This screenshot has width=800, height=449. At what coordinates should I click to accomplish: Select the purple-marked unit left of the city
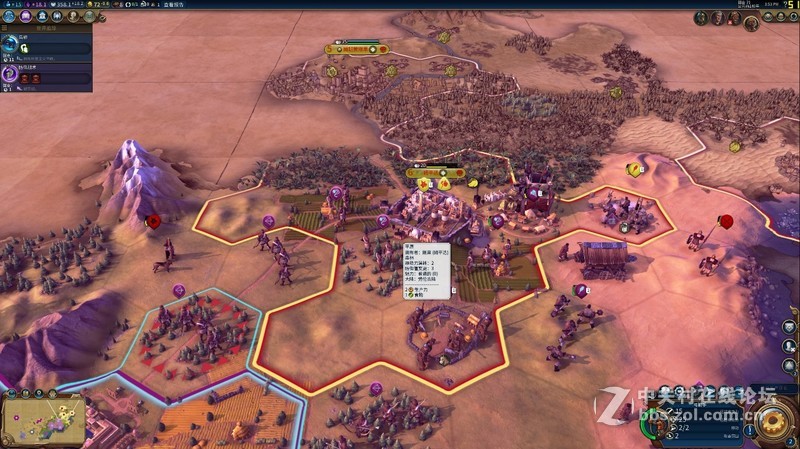[336, 192]
